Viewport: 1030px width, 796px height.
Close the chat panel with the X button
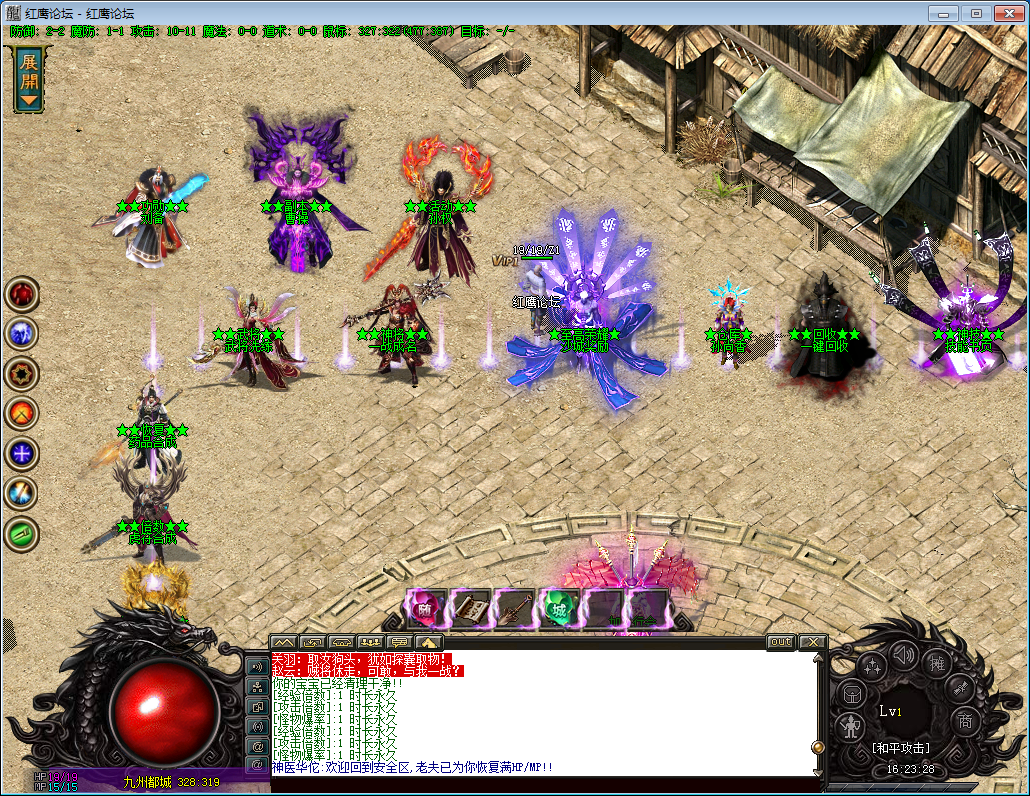click(x=812, y=642)
